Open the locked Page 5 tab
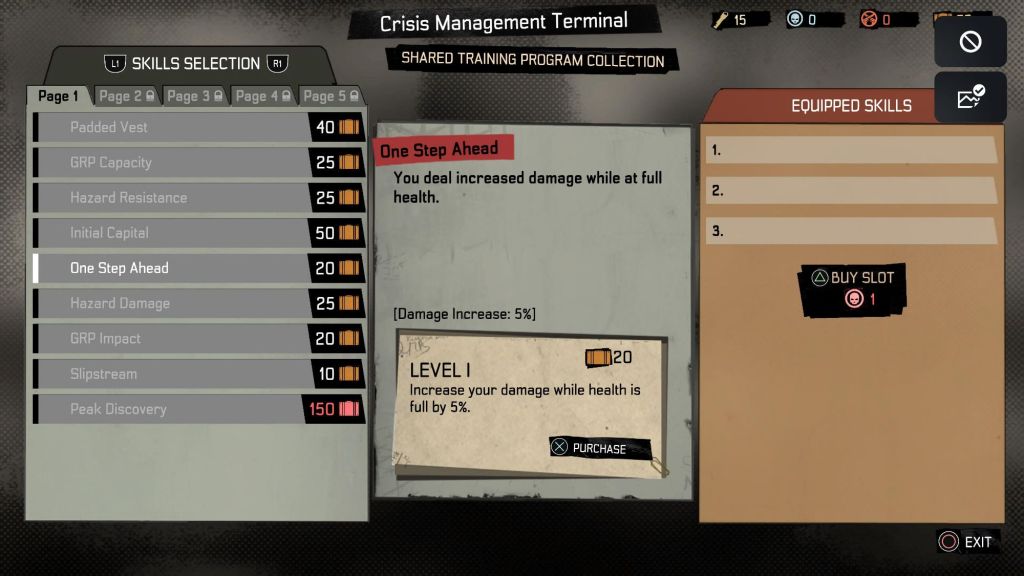 (331, 96)
